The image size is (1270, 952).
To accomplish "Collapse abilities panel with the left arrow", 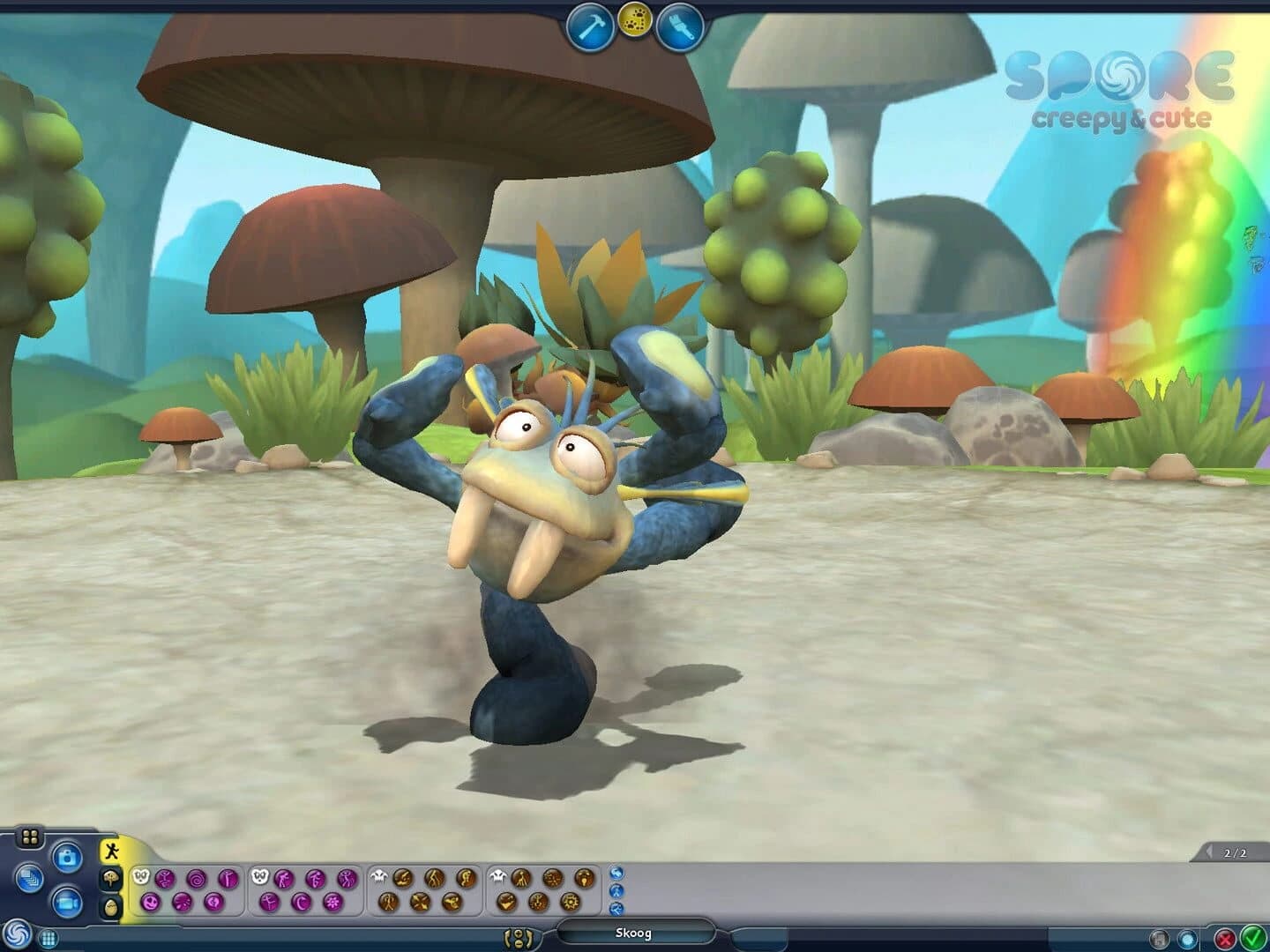I will [1209, 852].
